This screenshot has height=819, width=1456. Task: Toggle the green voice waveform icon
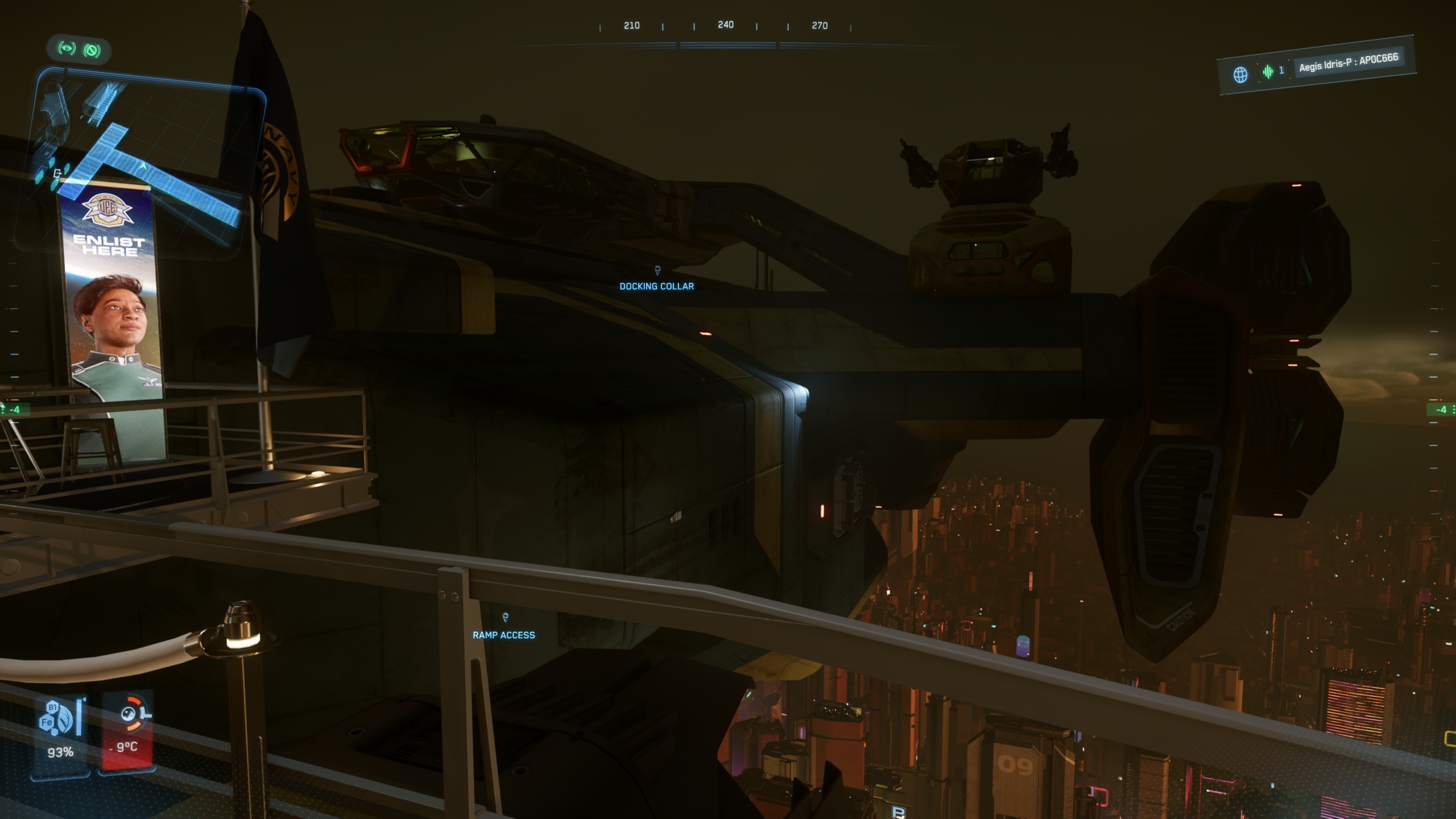(1268, 72)
